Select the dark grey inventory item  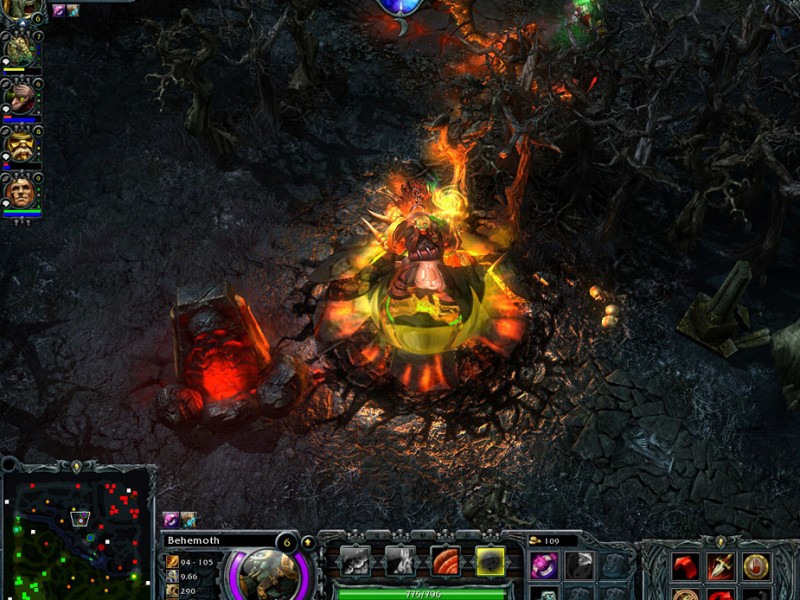click(x=580, y=566)
